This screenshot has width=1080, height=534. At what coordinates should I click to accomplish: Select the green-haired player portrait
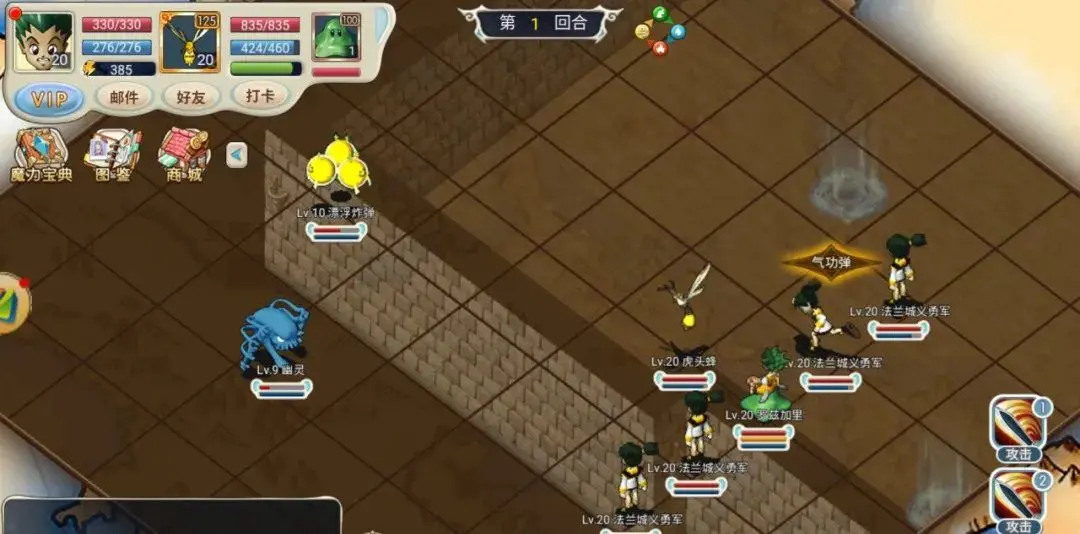(x=45, y=42)
